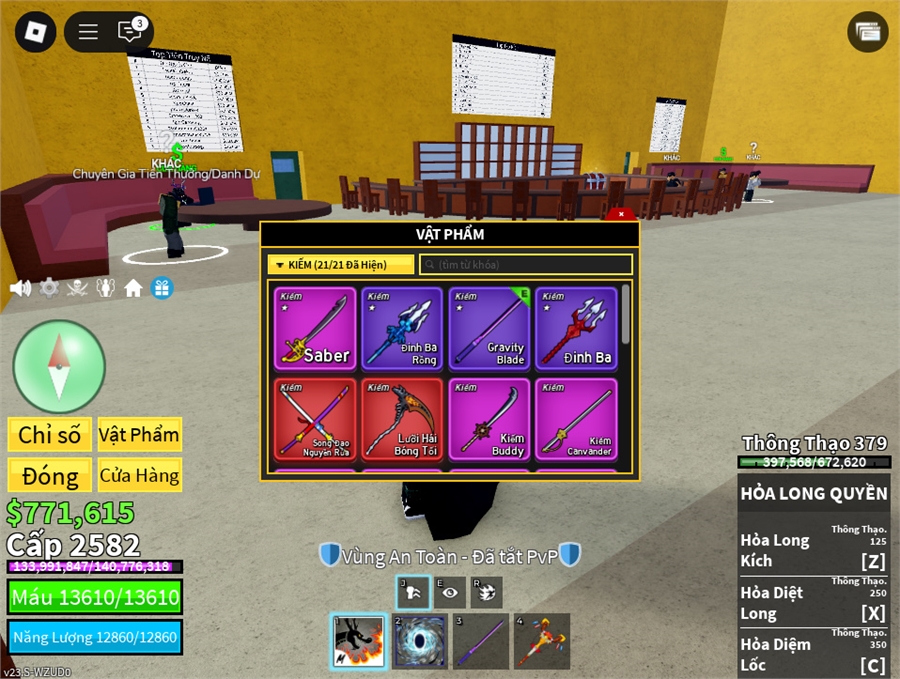Screen dimensions: 900x679
Task: Select the Kiếm Buddy sword
Action: (x=488, y=419)
